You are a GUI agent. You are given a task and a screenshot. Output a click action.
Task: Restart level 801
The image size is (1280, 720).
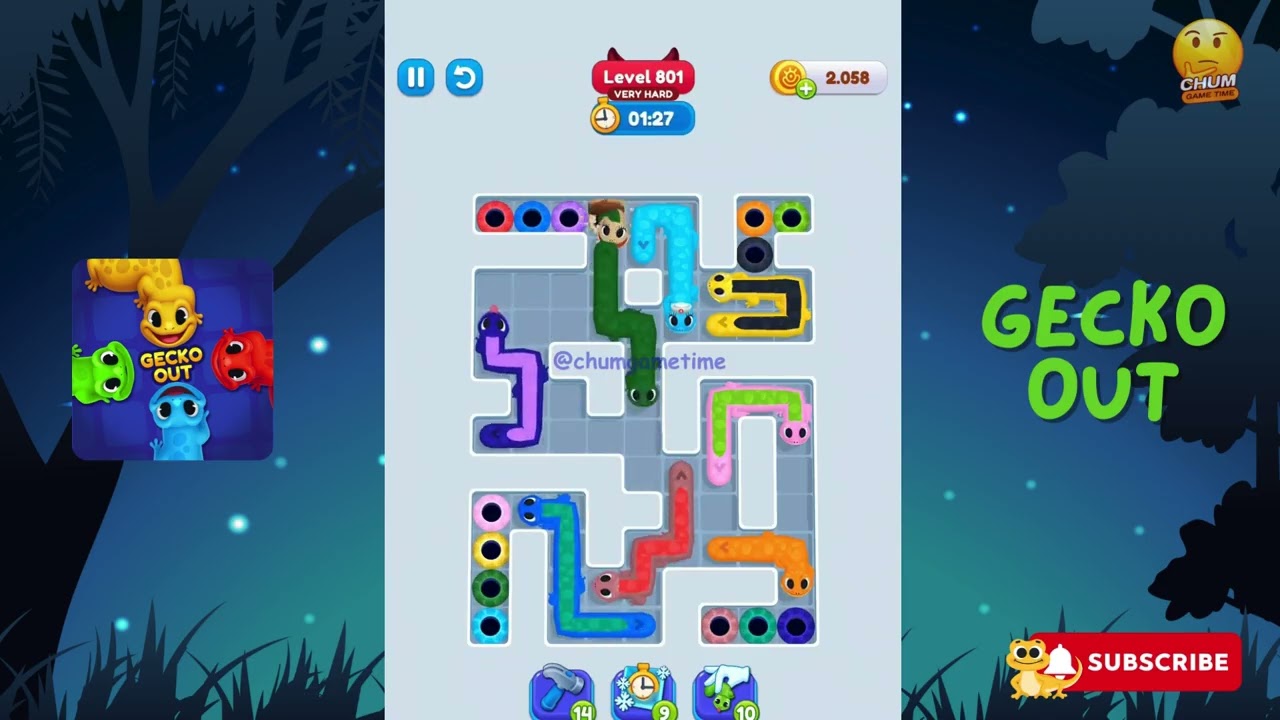coord(464,78)
